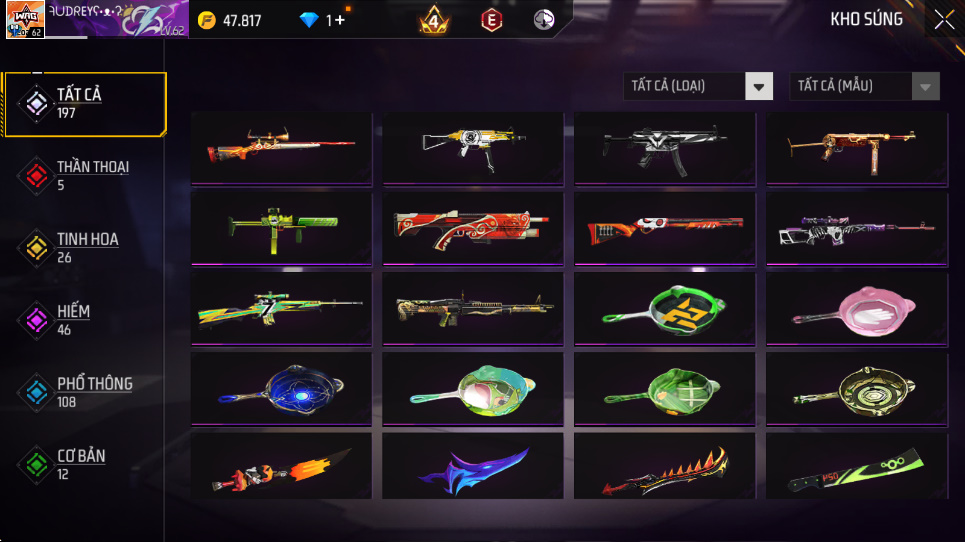Pick the flaming orange sword skin
Screen dimensions: 965x542
click(x=280, y=469)
